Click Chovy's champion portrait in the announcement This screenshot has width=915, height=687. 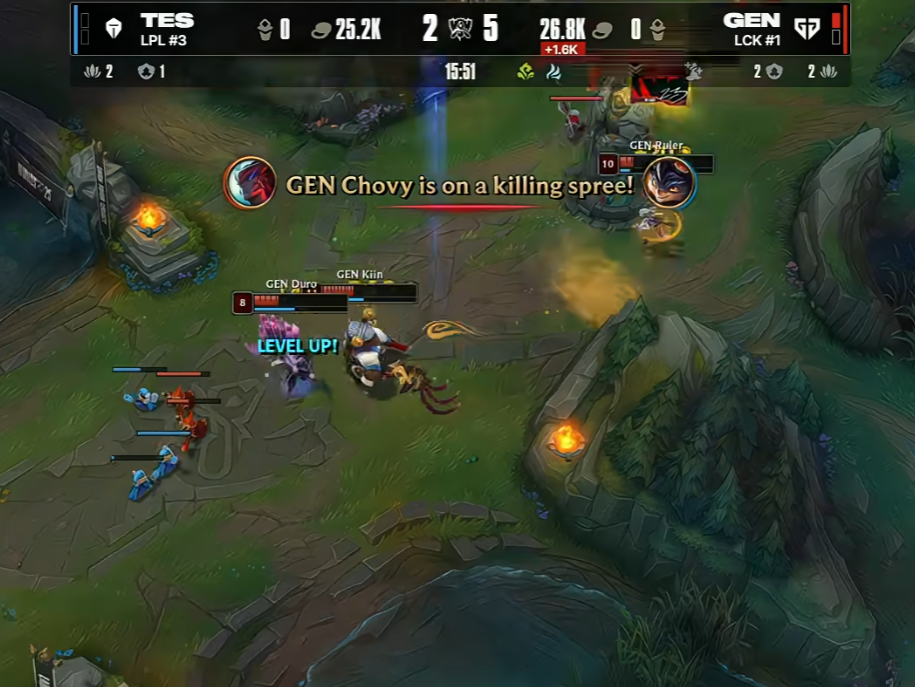click(249, 184)
